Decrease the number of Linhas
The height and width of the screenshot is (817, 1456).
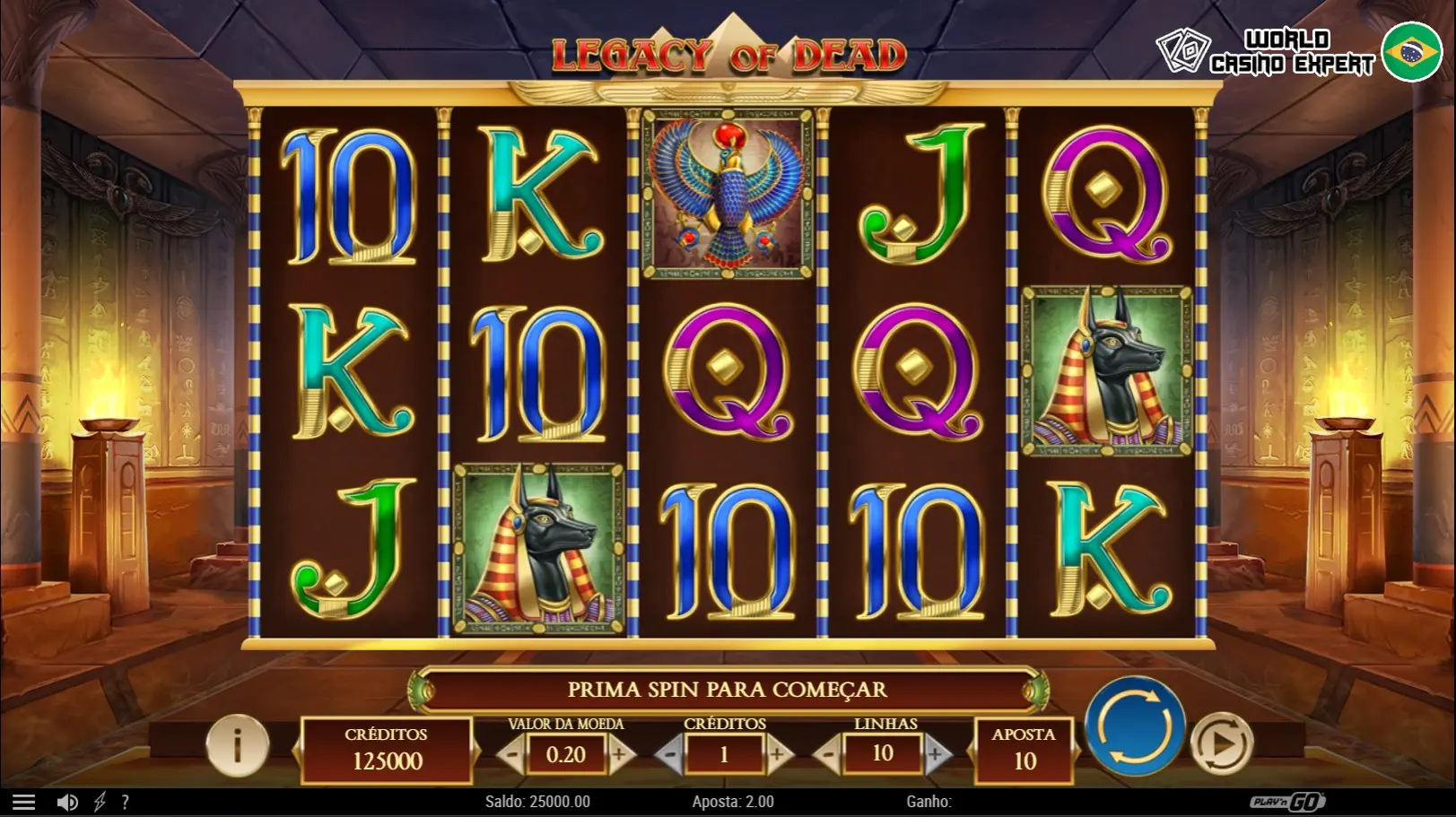[828, 755]
